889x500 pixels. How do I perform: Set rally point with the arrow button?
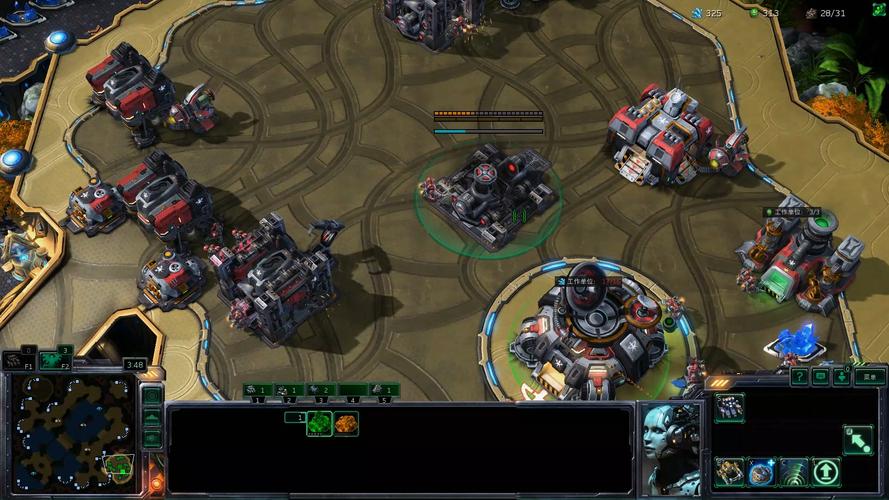pos(859,438)
